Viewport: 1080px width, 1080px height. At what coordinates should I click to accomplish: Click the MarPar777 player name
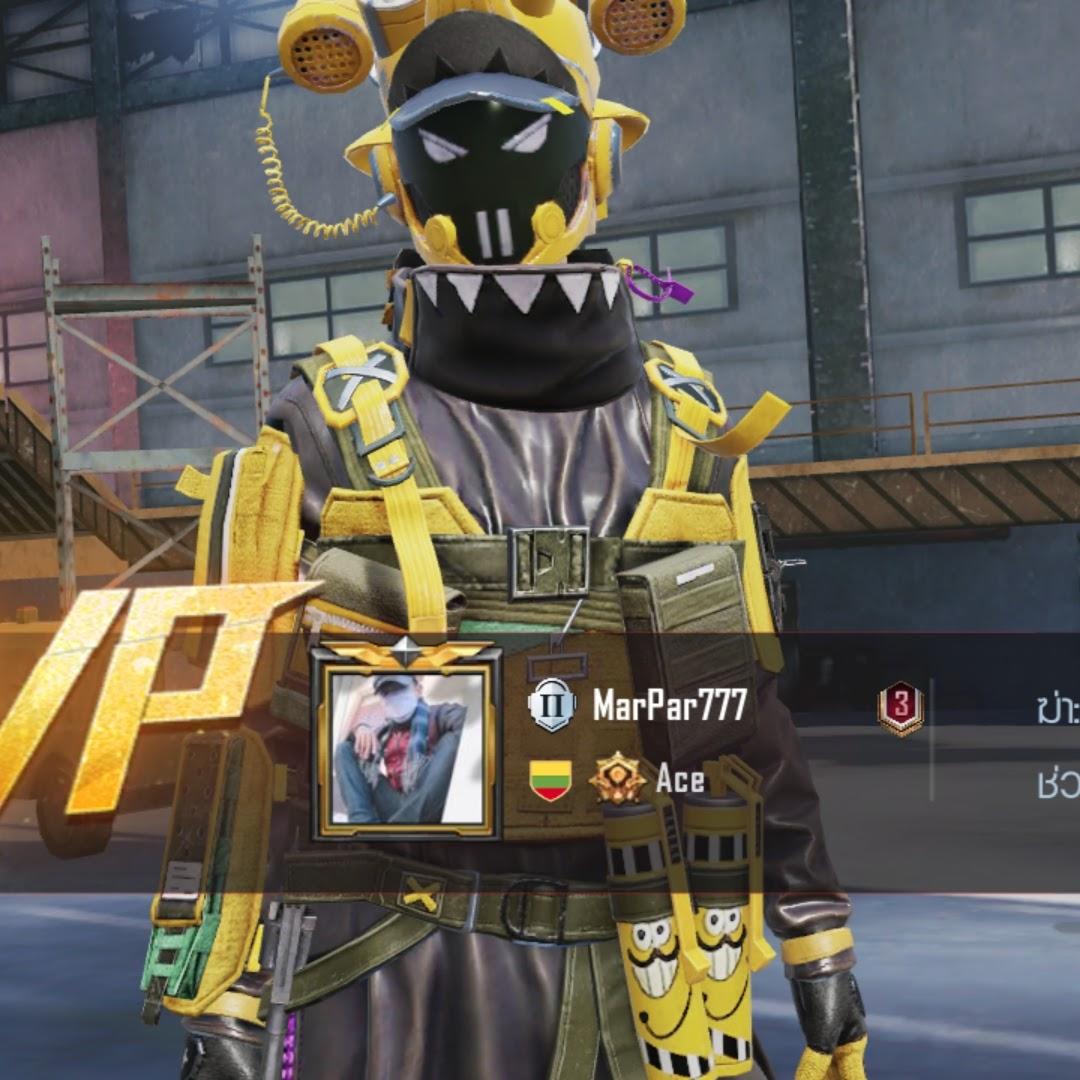pos(670,706)
